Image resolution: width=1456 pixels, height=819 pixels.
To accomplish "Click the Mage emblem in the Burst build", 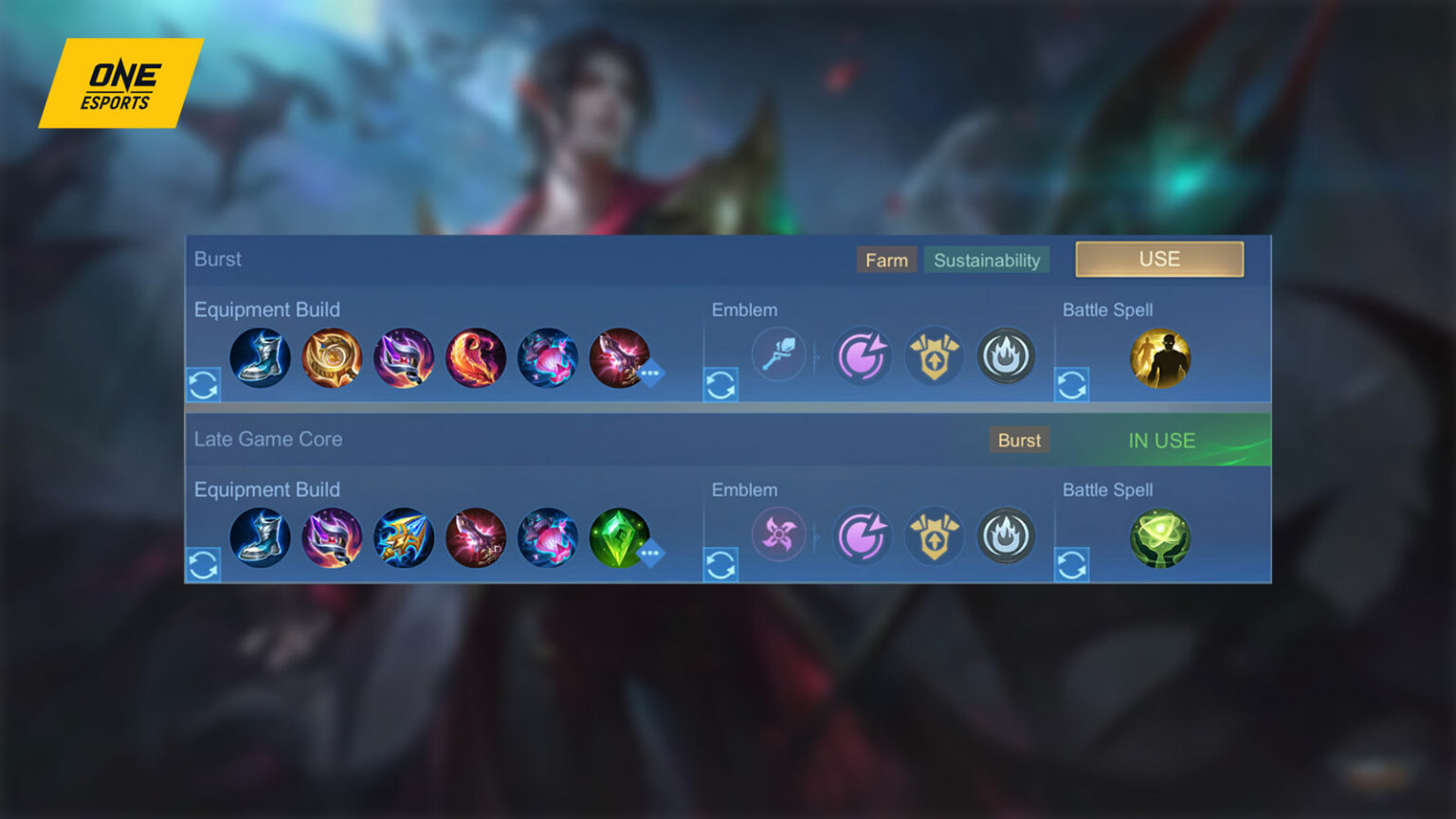I will pyautogui.click(x=778, y=355).
